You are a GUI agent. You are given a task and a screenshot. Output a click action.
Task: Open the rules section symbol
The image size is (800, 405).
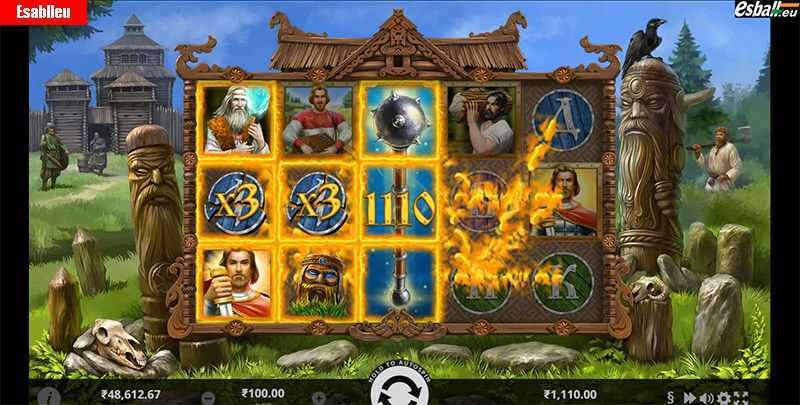671,398
